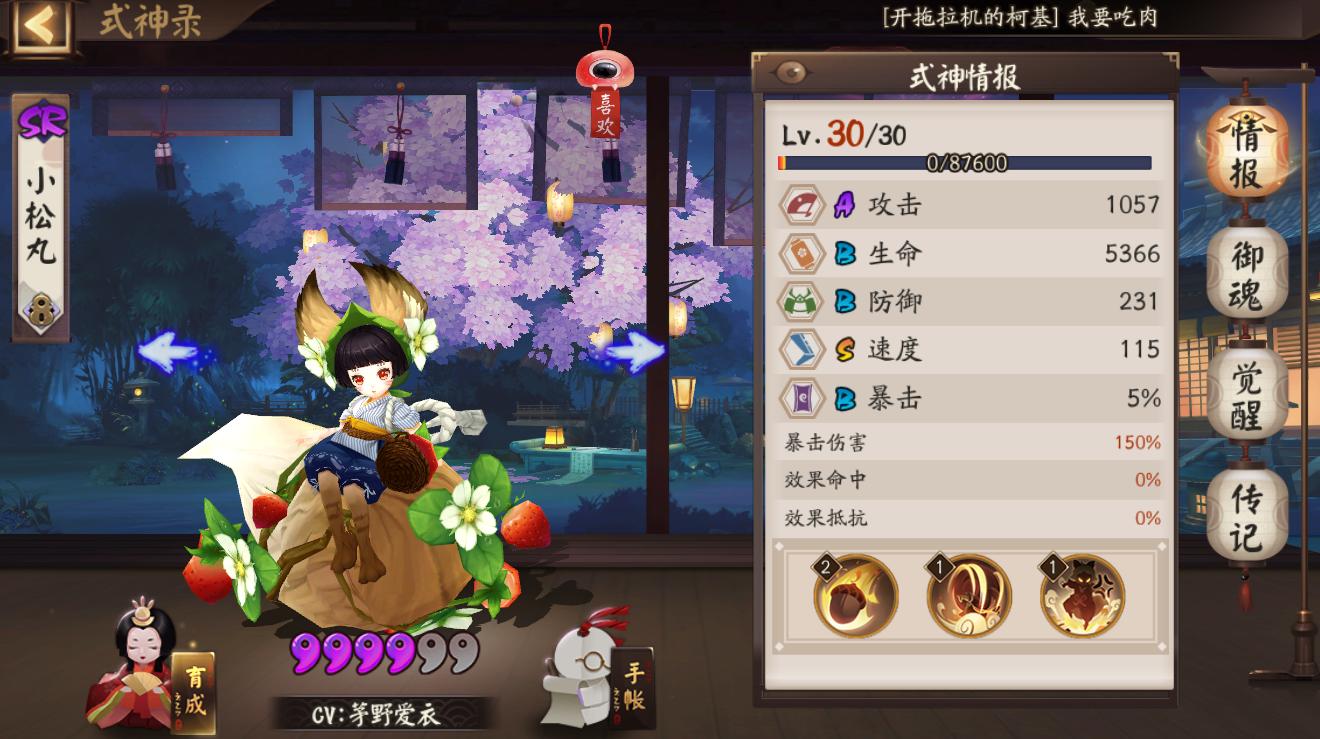This screenshot has width=1320, height=739.
Task: Click the Health (生命) stat icon
Action: [800, 253]
